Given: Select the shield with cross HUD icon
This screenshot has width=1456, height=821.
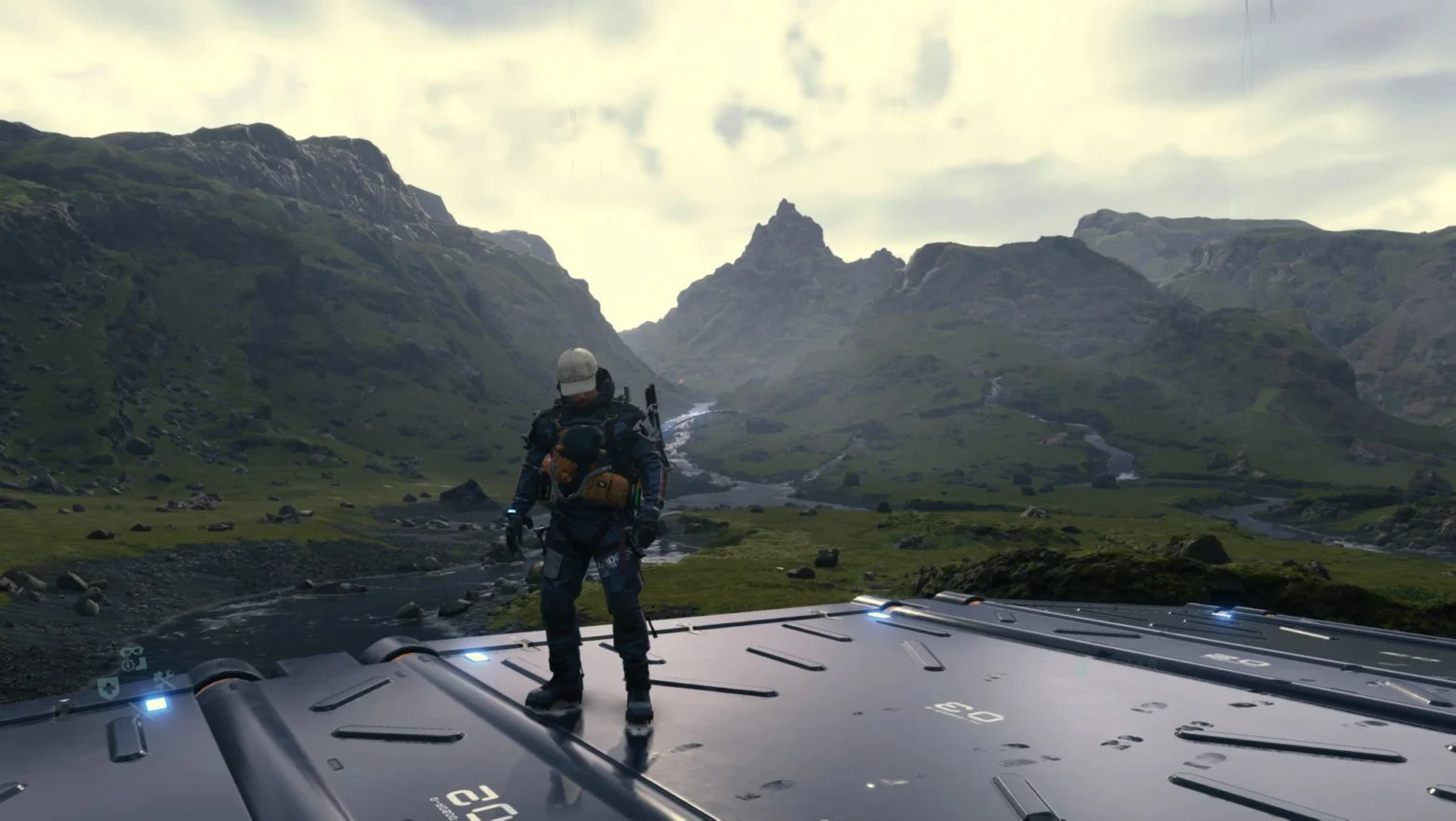Looking at the screenshot, I should (x=106, y=688).
